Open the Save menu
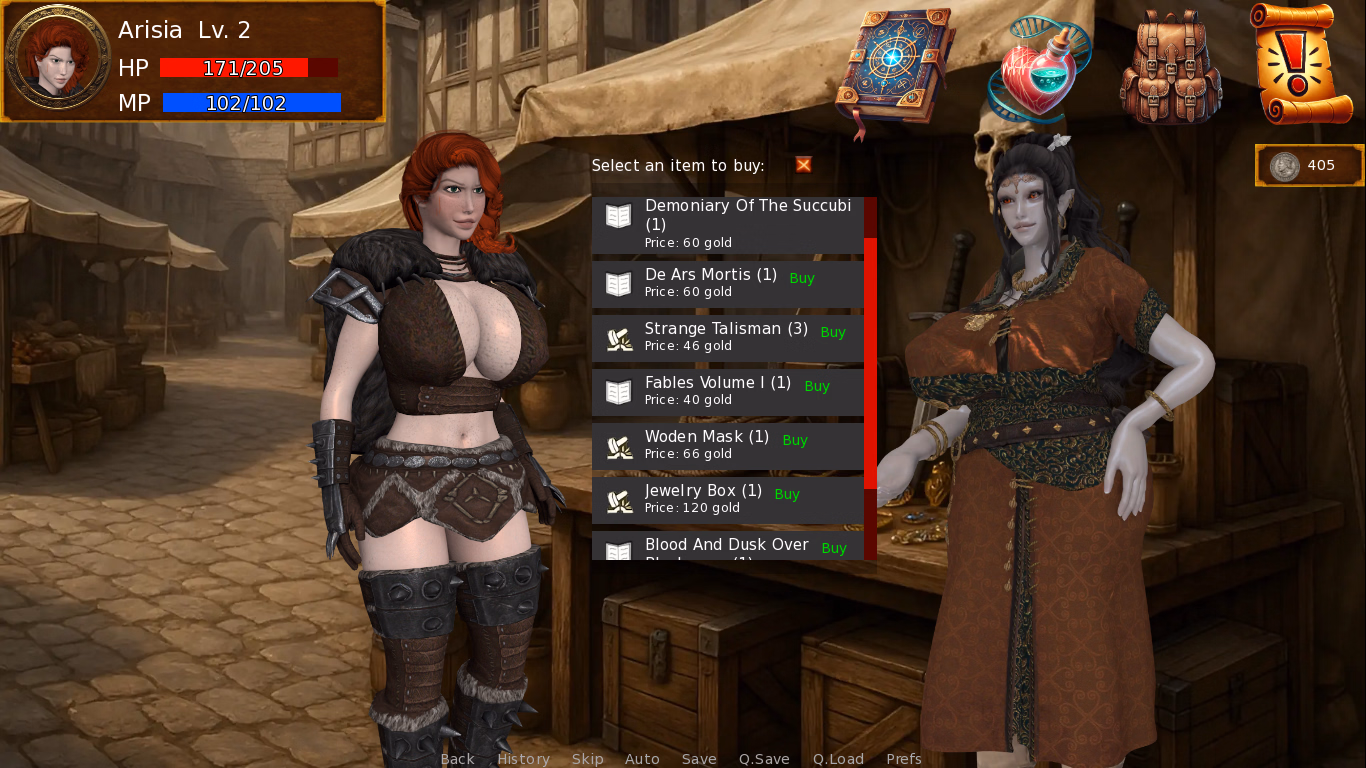This screenshot has width=1366, height=768. (x=699, y=759)
